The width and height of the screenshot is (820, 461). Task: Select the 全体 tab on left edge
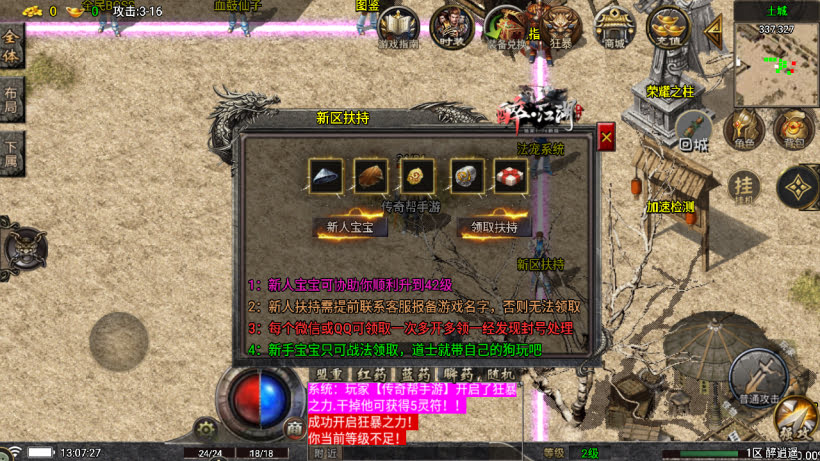(11, 47)
